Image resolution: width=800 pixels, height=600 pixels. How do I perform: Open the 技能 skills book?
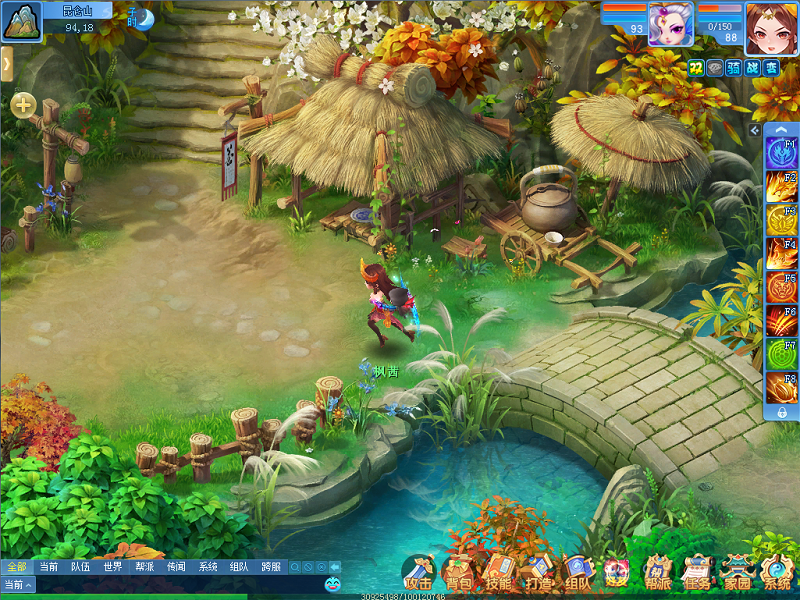coord(498,573)
